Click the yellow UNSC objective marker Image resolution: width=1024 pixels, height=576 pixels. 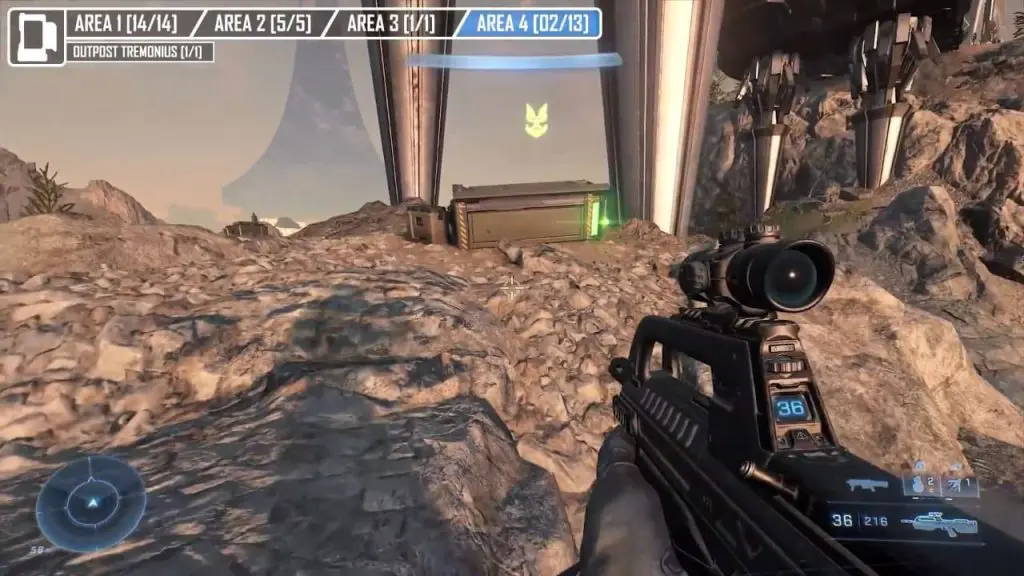click(x=536, y=120)
